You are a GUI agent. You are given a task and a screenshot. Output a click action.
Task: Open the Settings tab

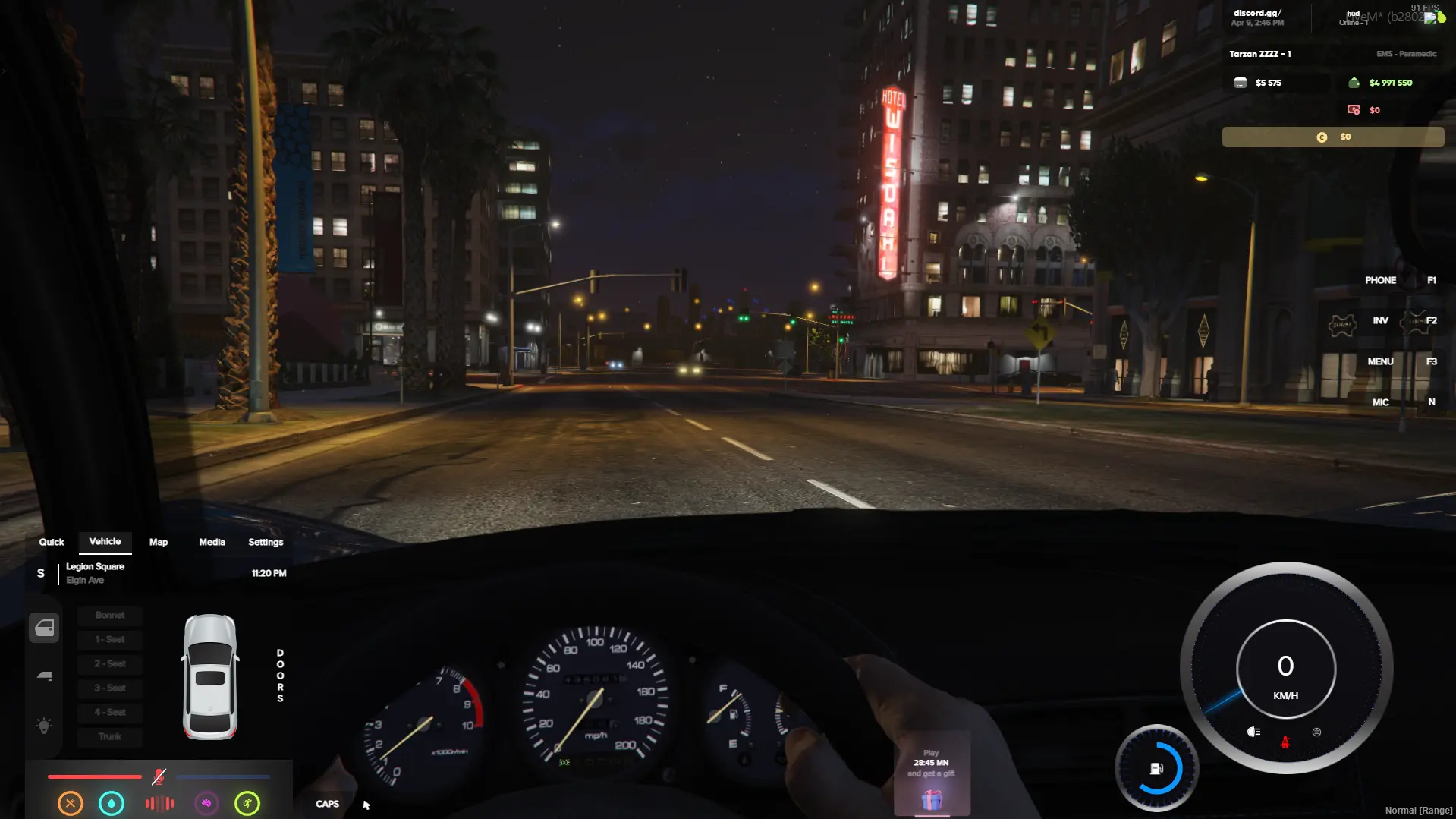266,542
